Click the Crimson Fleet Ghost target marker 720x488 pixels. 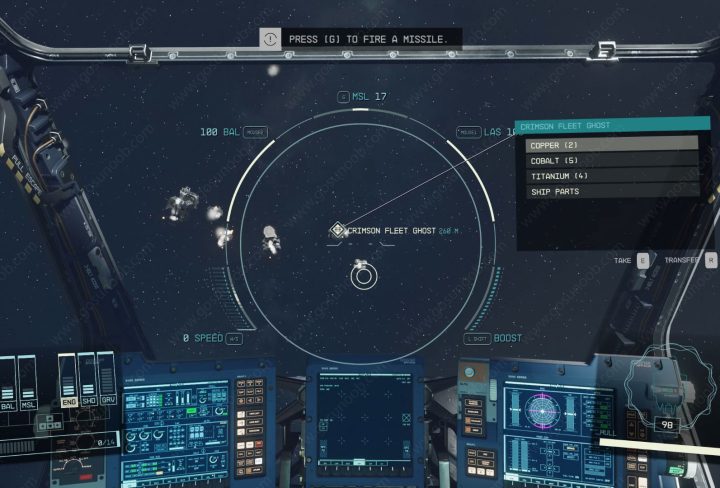(338, 231)
